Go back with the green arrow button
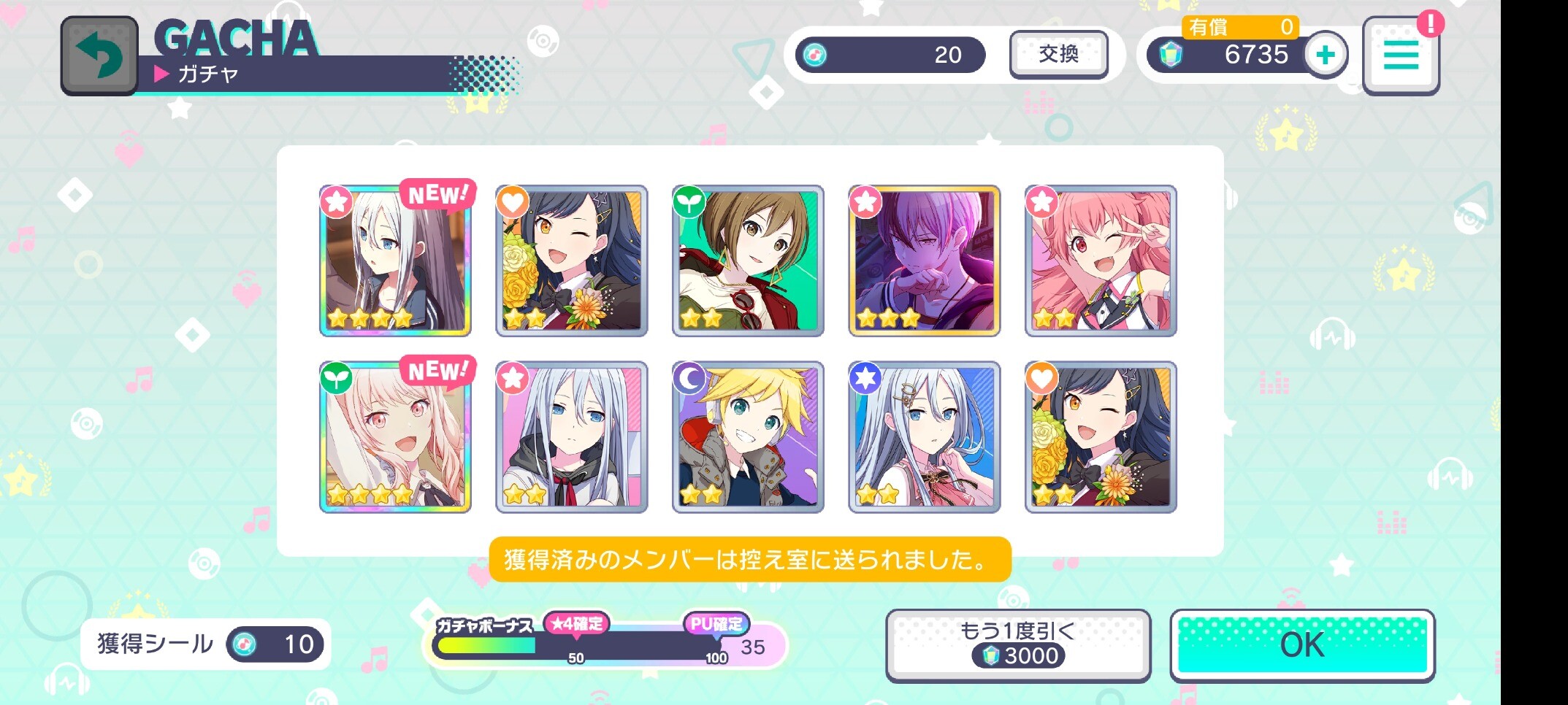Viewport: 1568px width, 705px height. pos(99,55)
